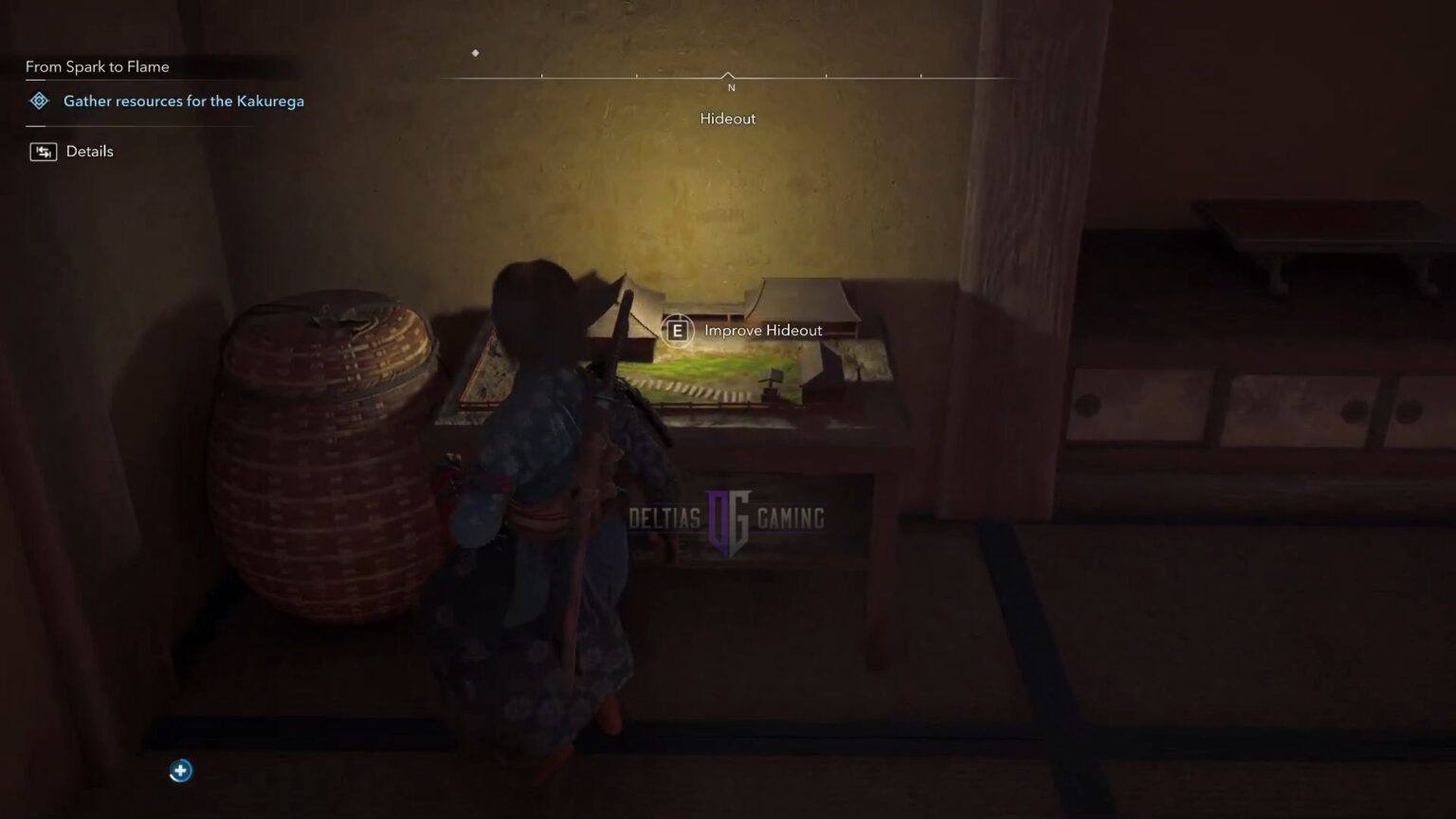Toggle the ability icon's progress ring
This screenshot has height=819, width=1456.
[x=180, y=771]
